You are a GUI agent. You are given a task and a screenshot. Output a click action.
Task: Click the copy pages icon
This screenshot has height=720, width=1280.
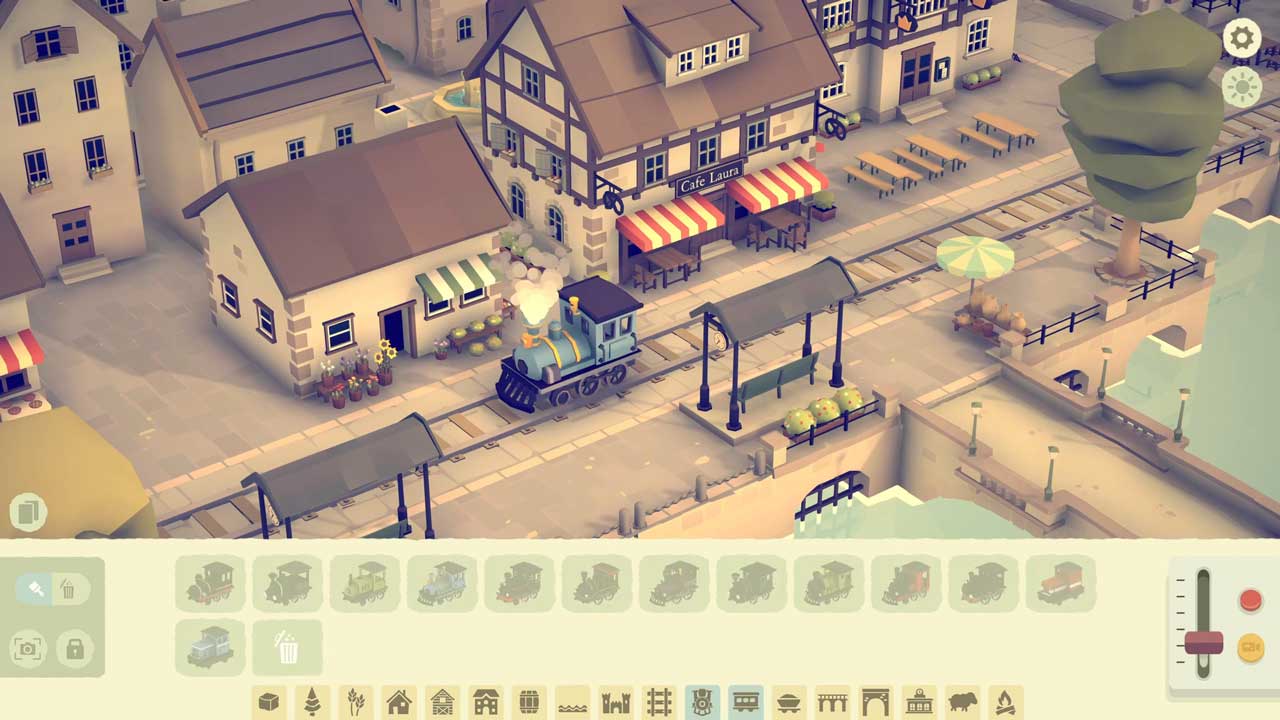[x=28, y=512]
